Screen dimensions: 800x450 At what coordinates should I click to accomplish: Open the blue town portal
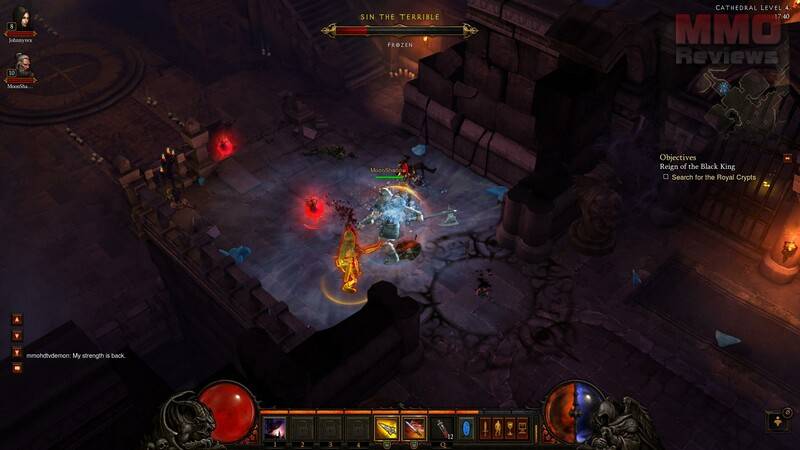coord(463,427)
